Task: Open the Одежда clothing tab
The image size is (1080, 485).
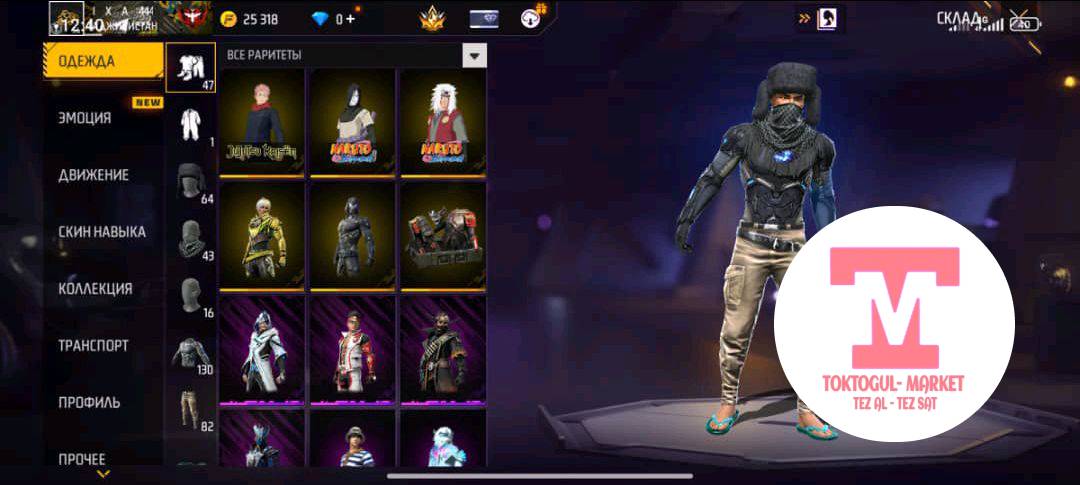Action: click(102, 61)
